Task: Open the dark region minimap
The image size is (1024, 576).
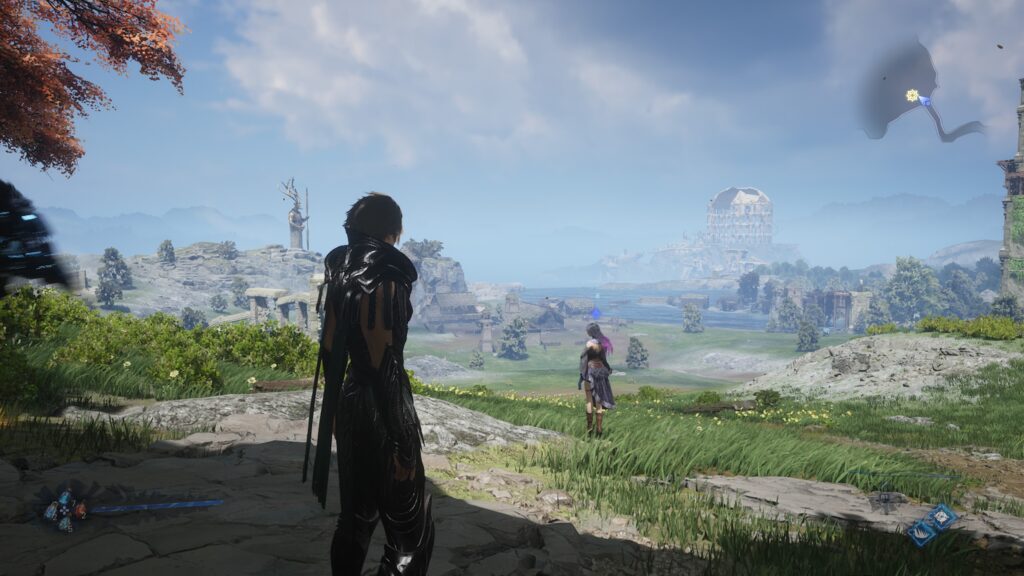Action: tap(901, 92)
